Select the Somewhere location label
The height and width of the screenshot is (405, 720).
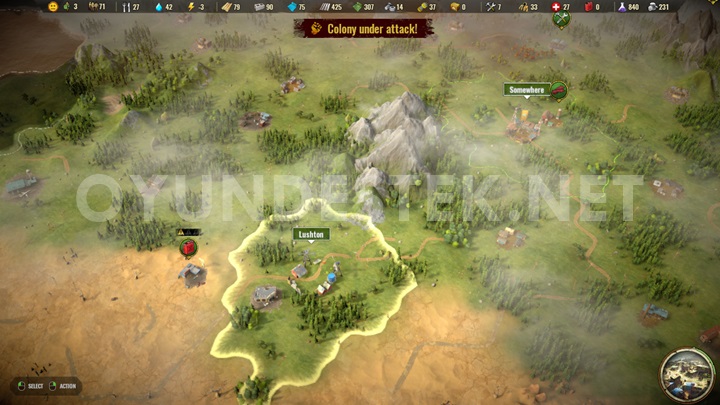(x=527, y=90)
